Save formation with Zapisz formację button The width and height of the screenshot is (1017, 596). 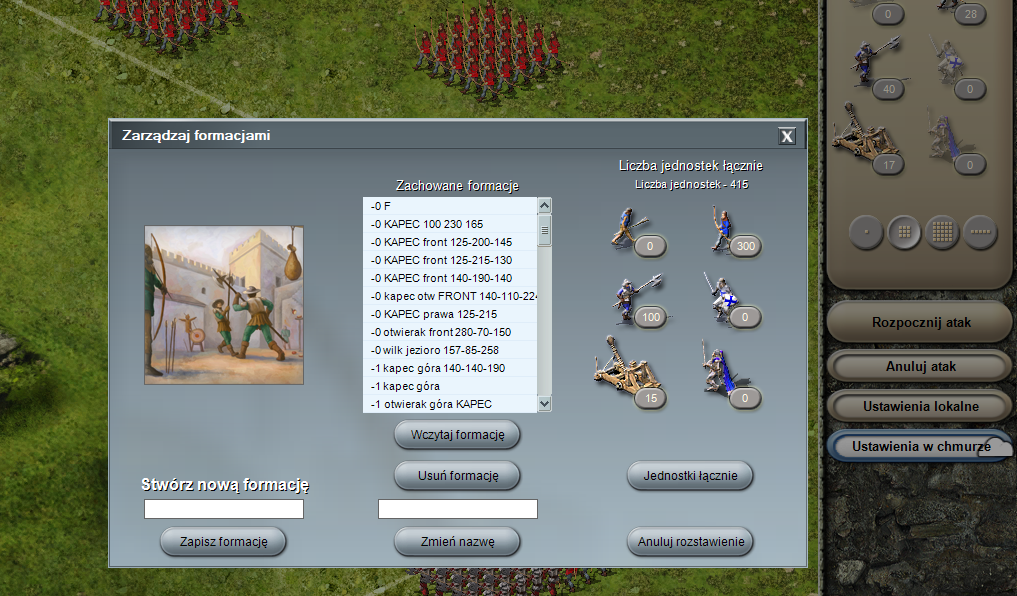coord(223,542)
